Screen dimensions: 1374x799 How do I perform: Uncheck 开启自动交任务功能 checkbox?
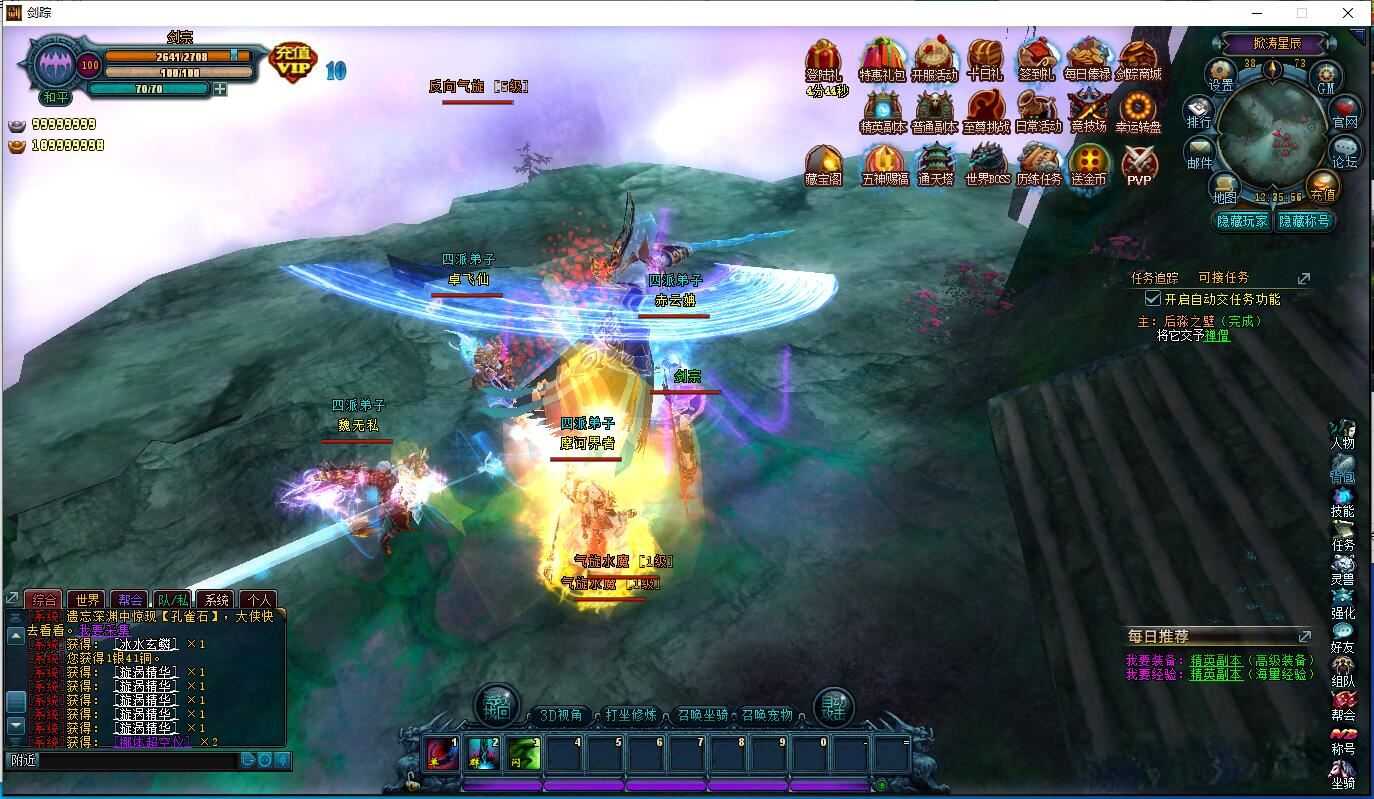(1152, 299)
